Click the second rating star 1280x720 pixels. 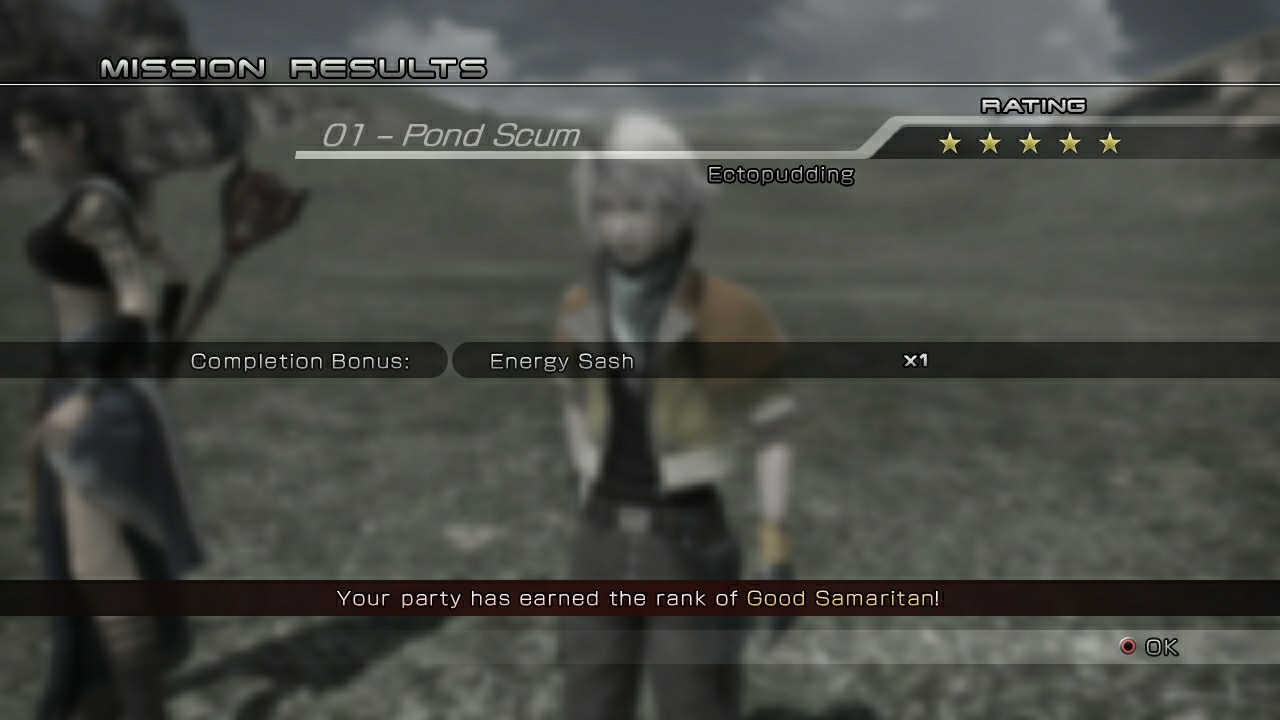(988, 143)
